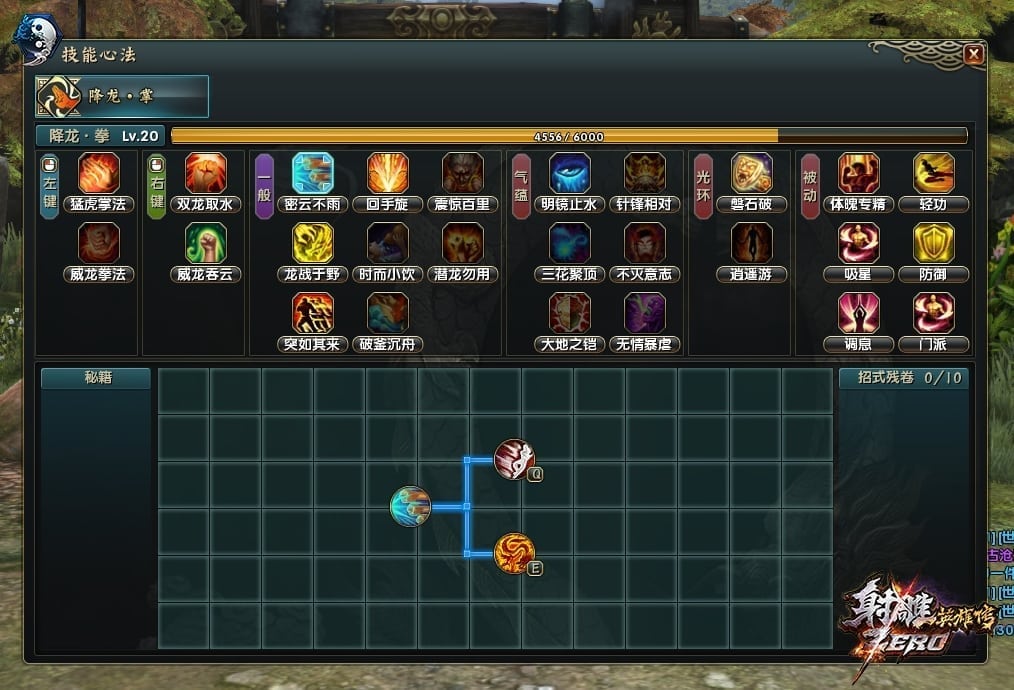The height and width of the screenshot is (690, 1014).
Task: Close the 技能心法 skill window
Action: (x=973, y=56)
